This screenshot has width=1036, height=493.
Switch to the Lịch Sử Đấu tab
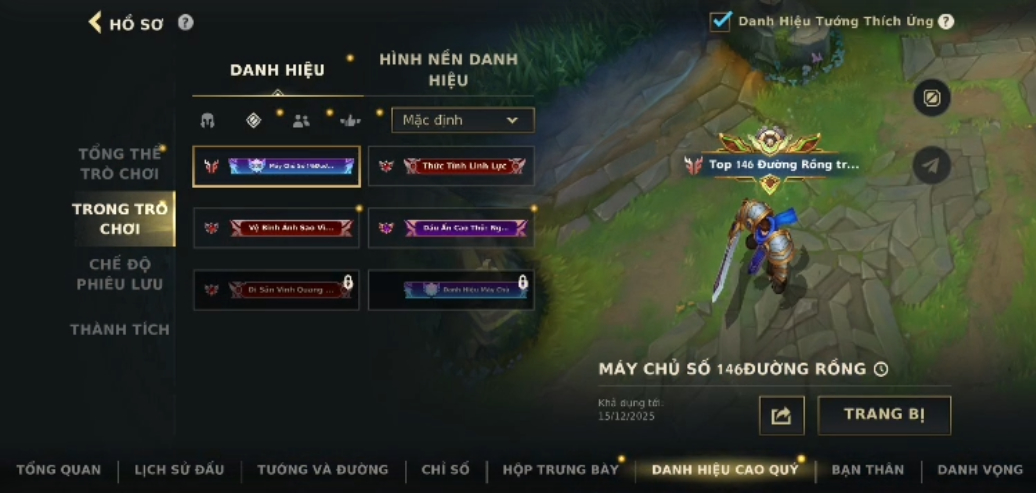[x=179, y=469]
